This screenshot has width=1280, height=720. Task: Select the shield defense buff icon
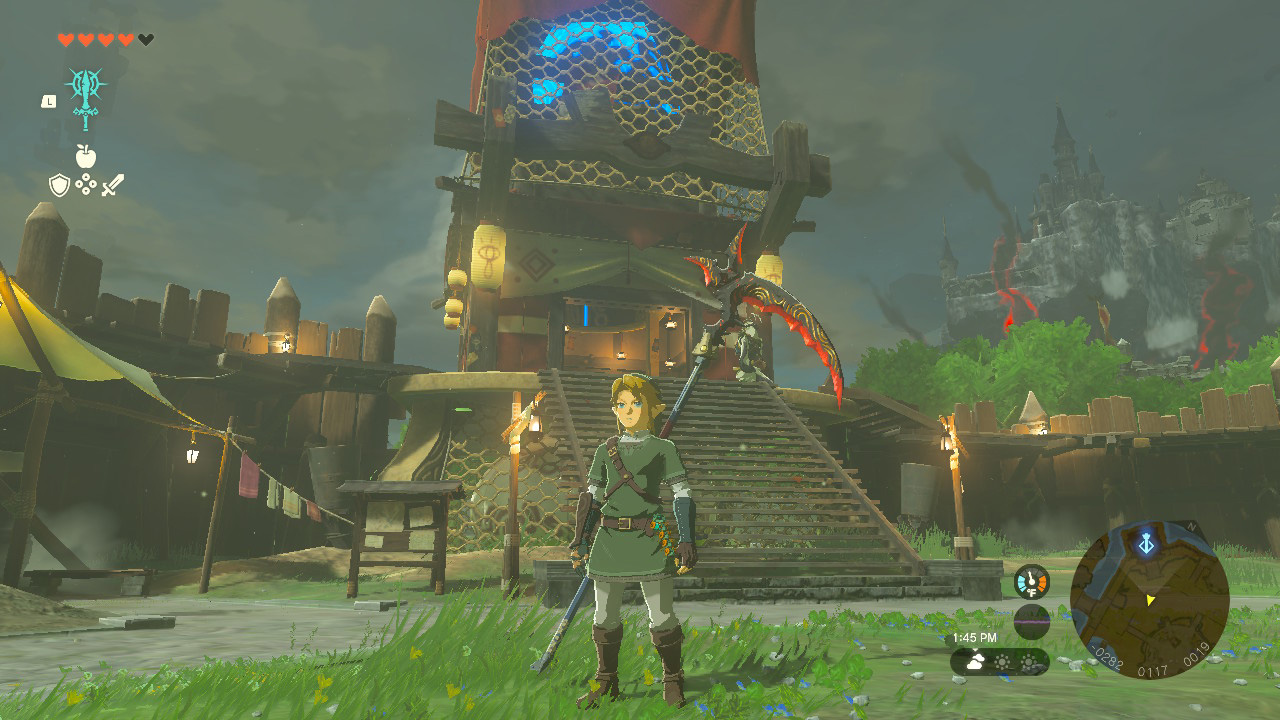[x=59, y=185]
